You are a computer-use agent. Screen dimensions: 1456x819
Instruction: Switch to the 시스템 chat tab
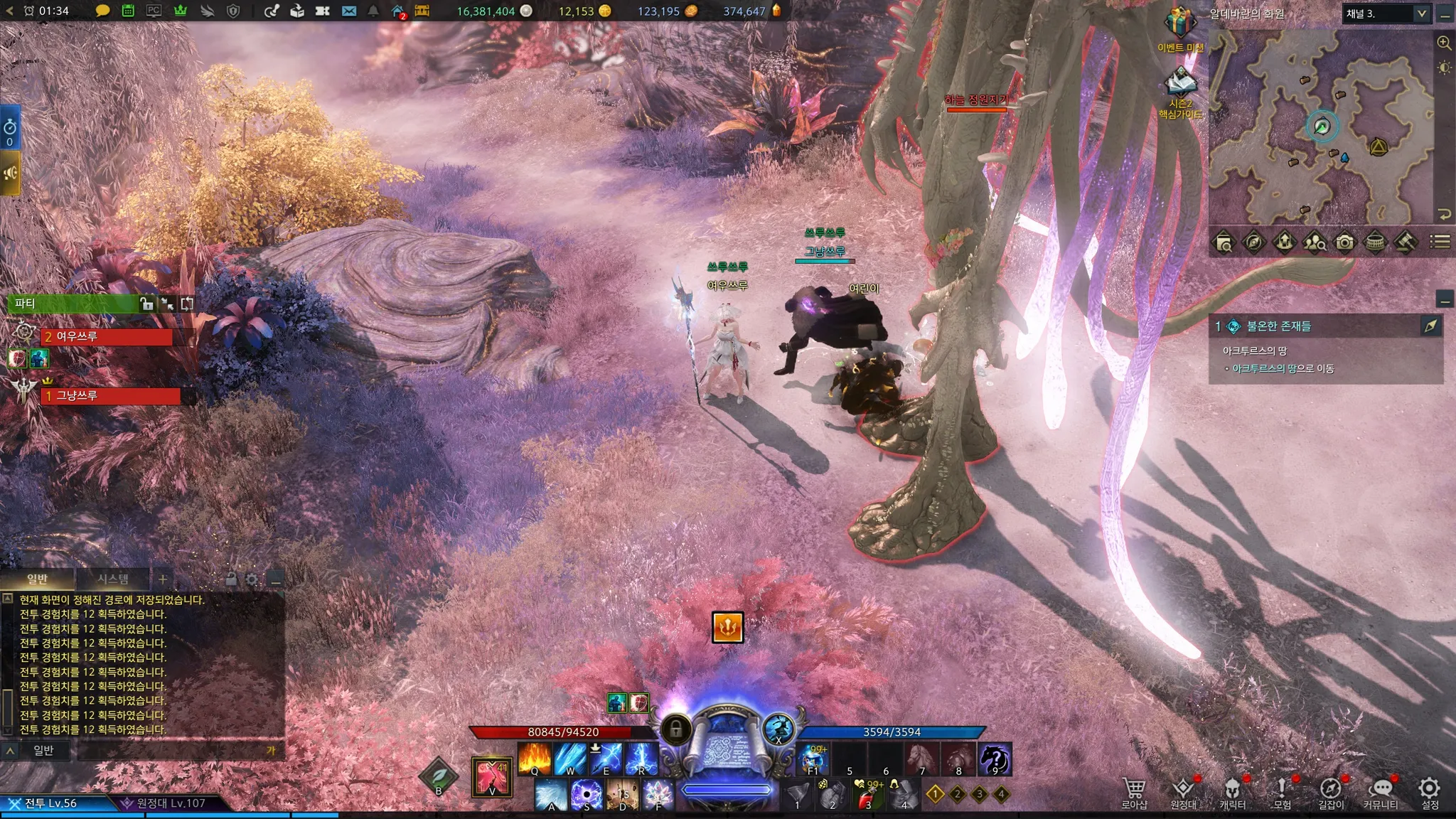tap(113, 579)
